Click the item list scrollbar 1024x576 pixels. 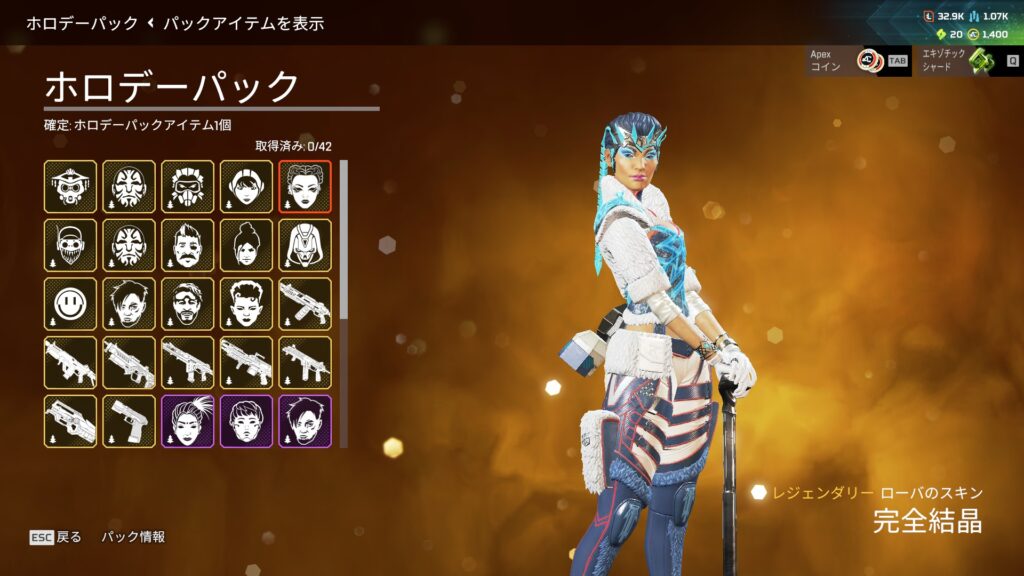345,240
